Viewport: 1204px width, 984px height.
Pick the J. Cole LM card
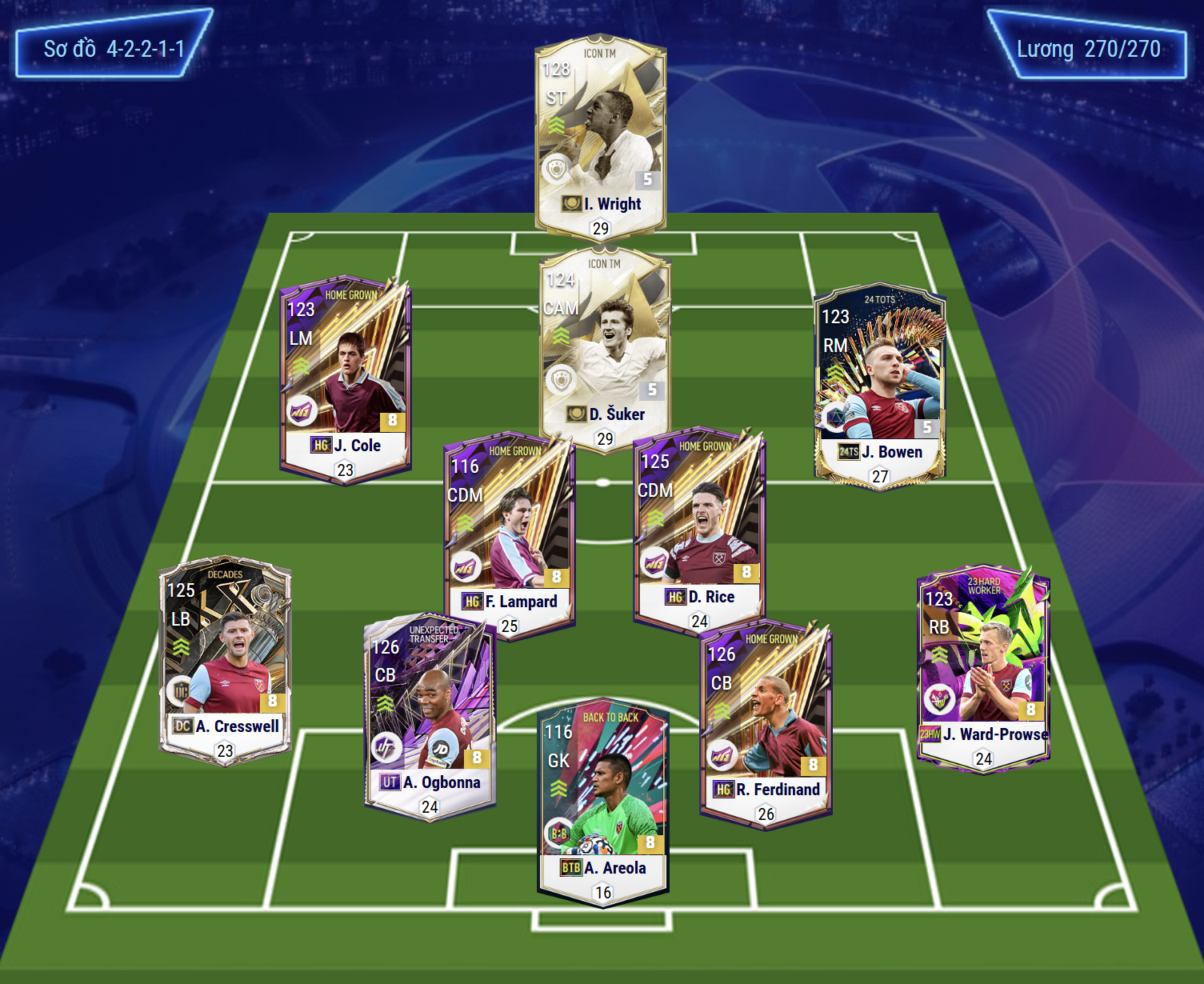pos(346,376)
